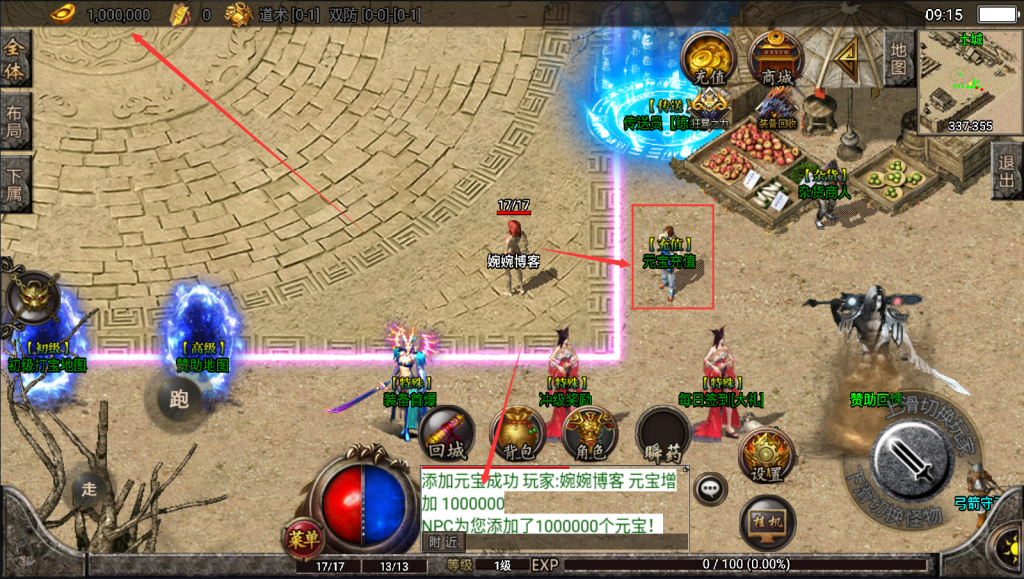
Task: Show the 角色 character sheet
Action: click(590, 434)
